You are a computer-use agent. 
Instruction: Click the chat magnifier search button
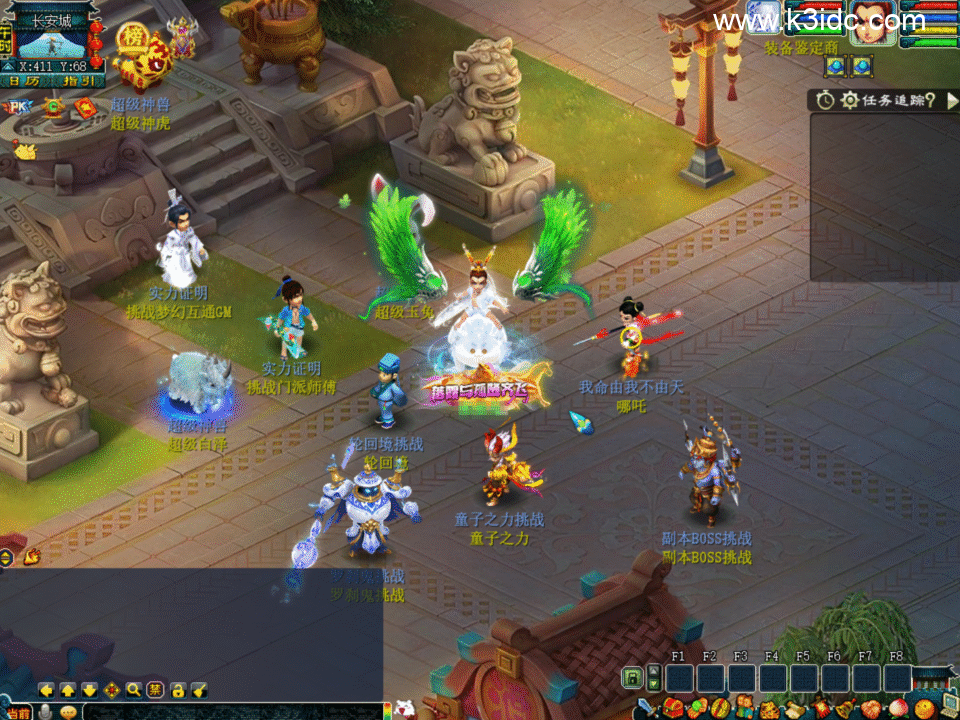(133, 690)
